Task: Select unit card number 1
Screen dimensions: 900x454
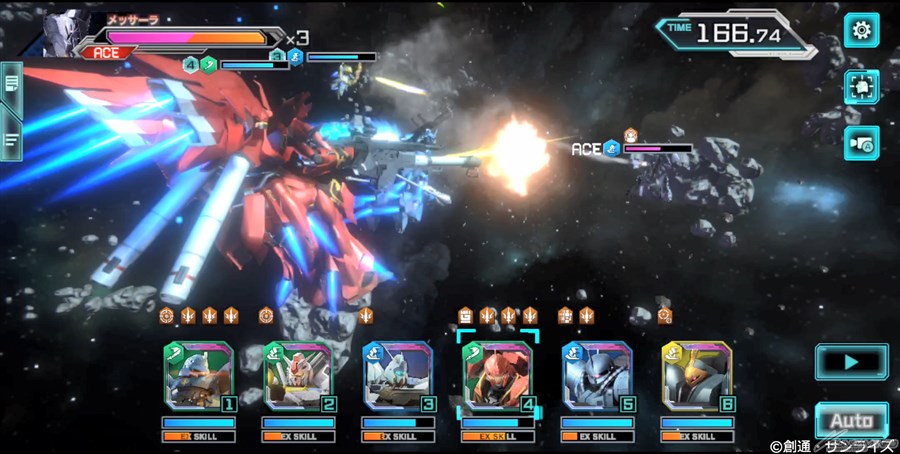Action: [199, 376]
